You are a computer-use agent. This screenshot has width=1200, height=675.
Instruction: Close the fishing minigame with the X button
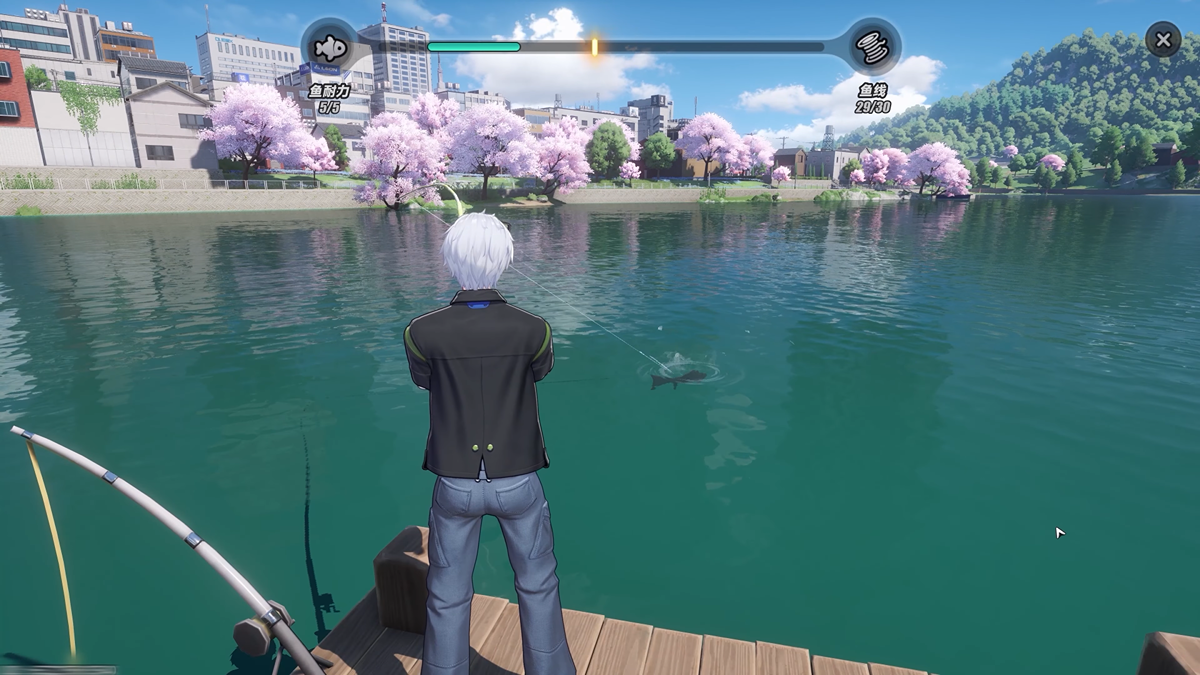click(x=1162, y=40)
